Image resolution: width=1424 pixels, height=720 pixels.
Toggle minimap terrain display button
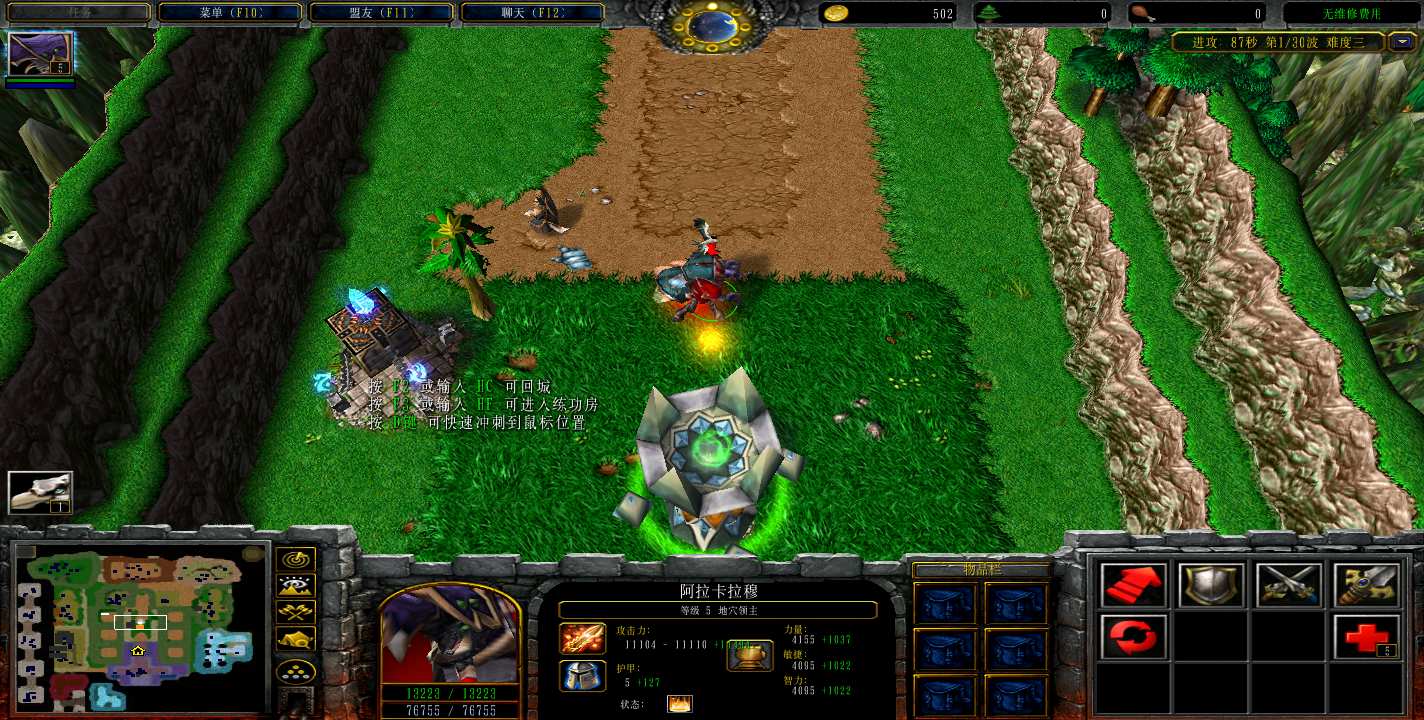click(x=296, y=586)
